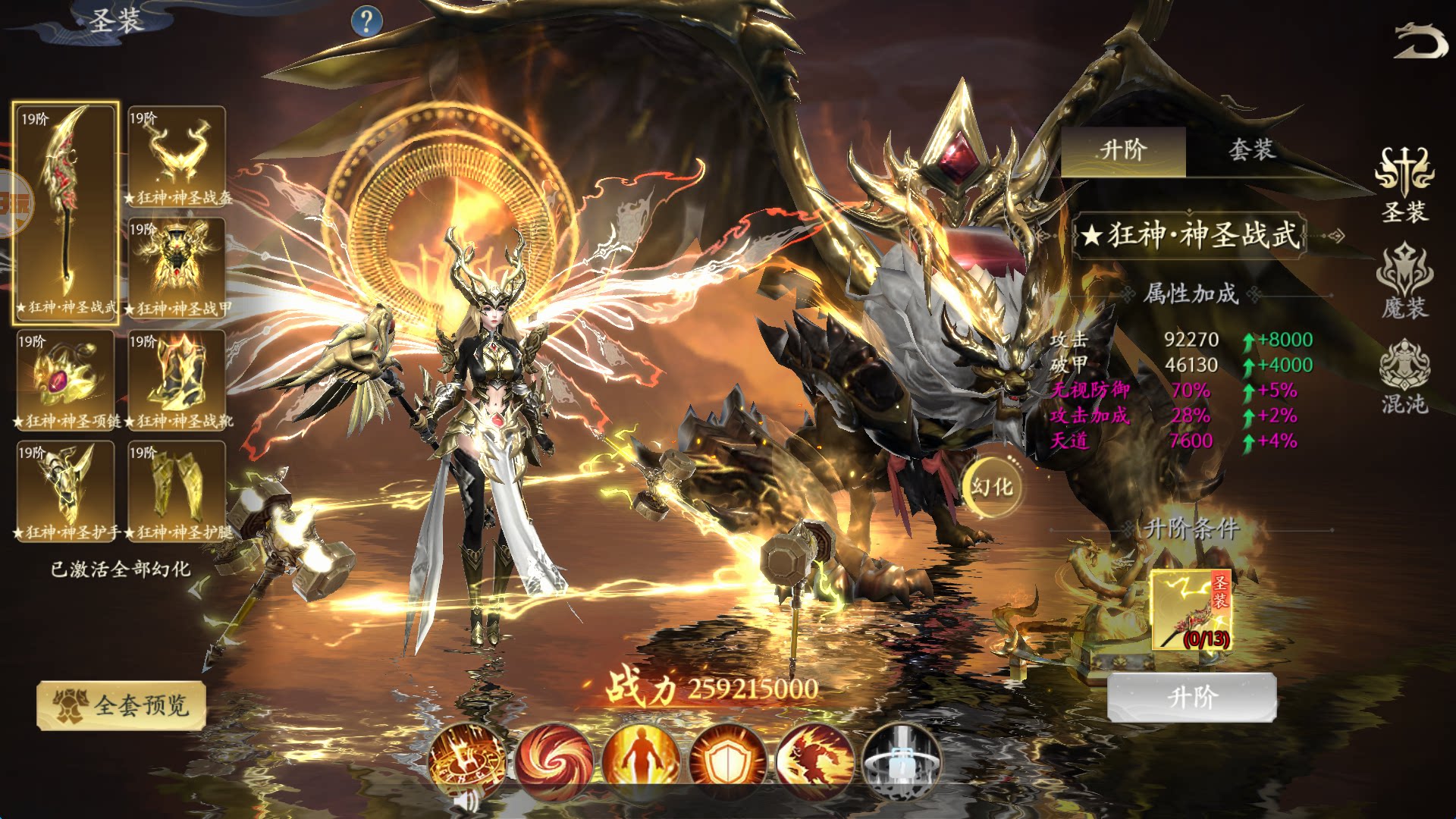This screenshot has height=819, width=1456.
Task: Open the 全套预览 full set preview
Action: 121,706
